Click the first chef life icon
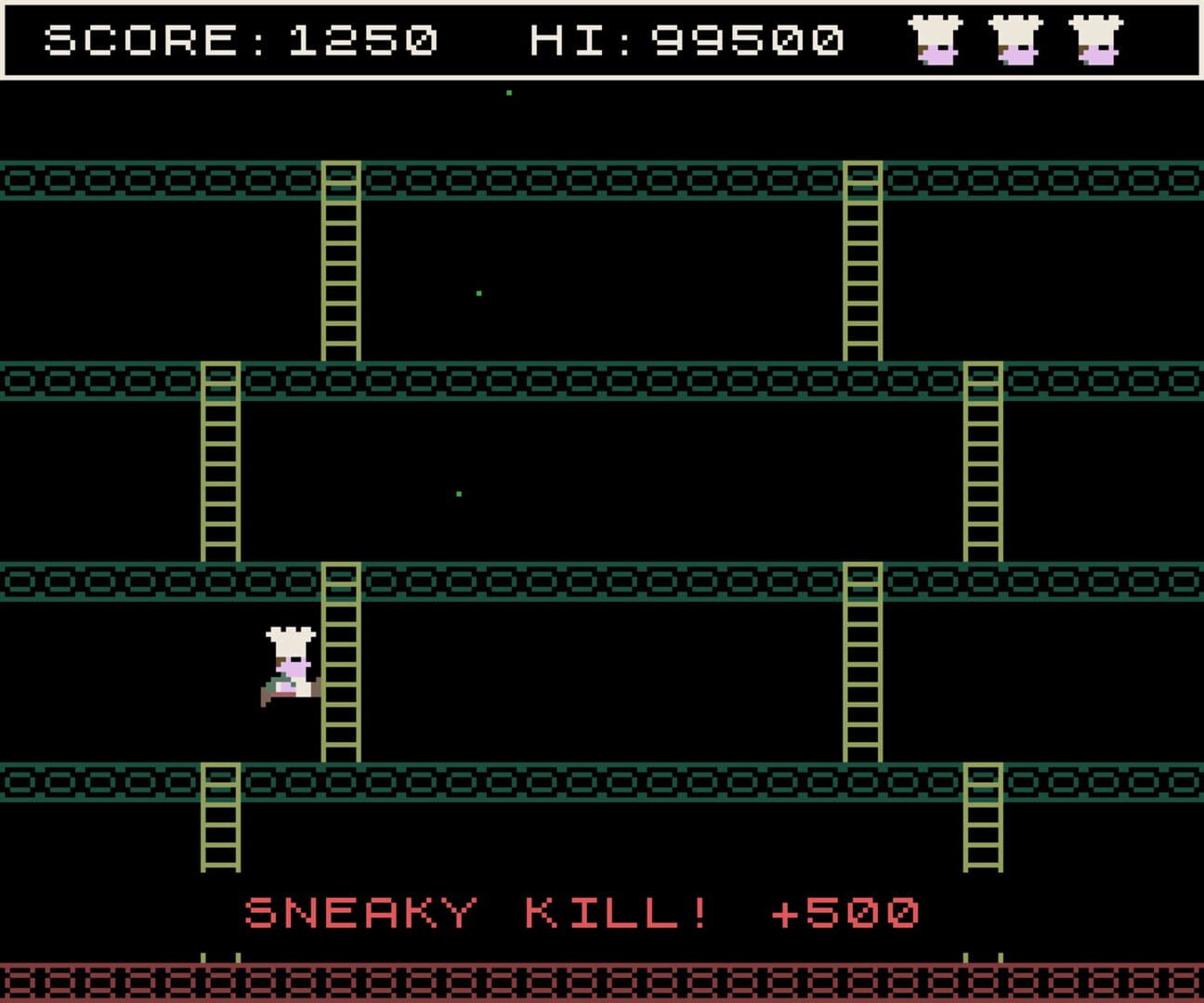The height and width of the screenshot is (1003, 1204). (x=936, y=39)
